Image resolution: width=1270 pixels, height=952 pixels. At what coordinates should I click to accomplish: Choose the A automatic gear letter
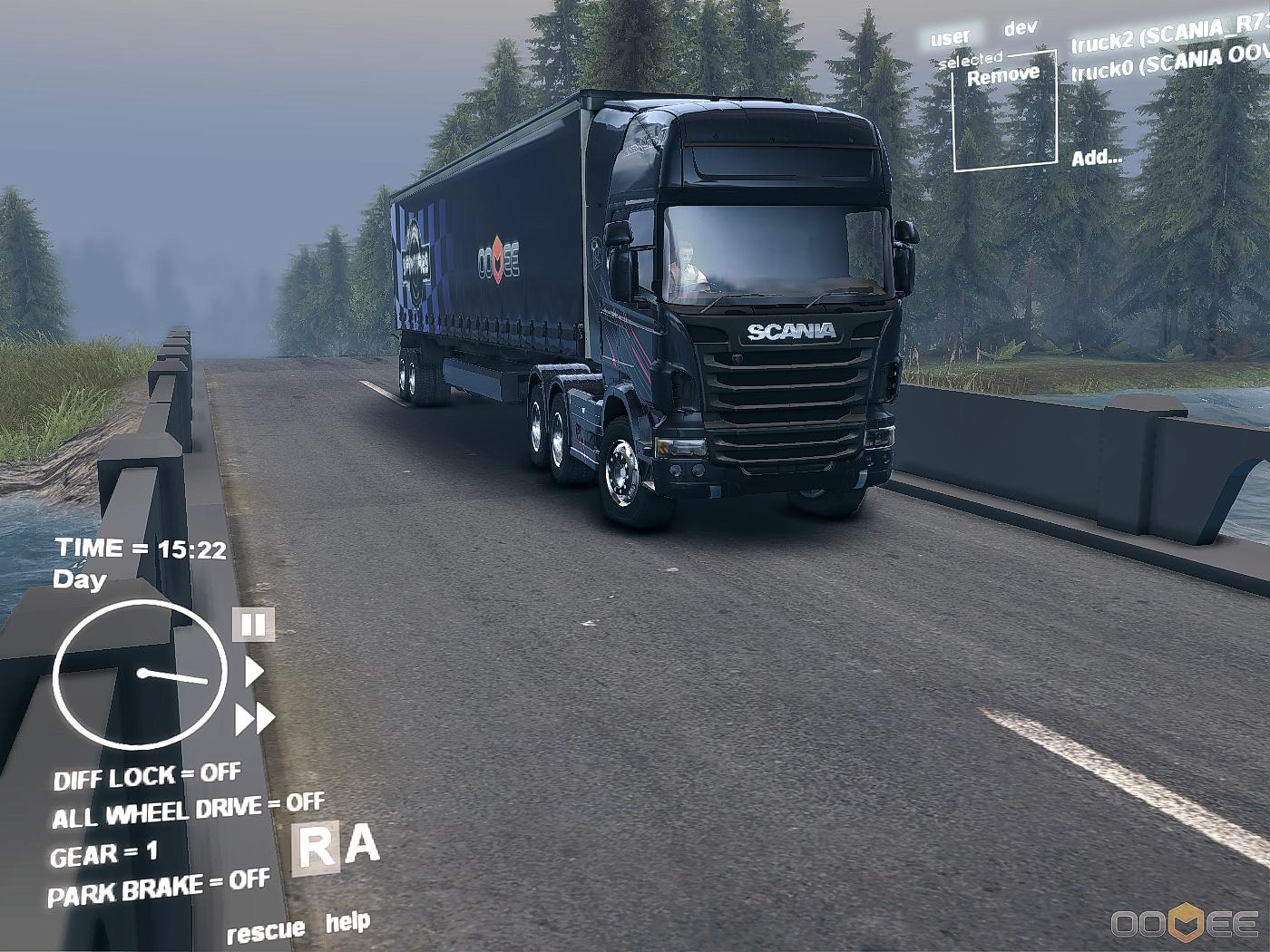[362, 845]
